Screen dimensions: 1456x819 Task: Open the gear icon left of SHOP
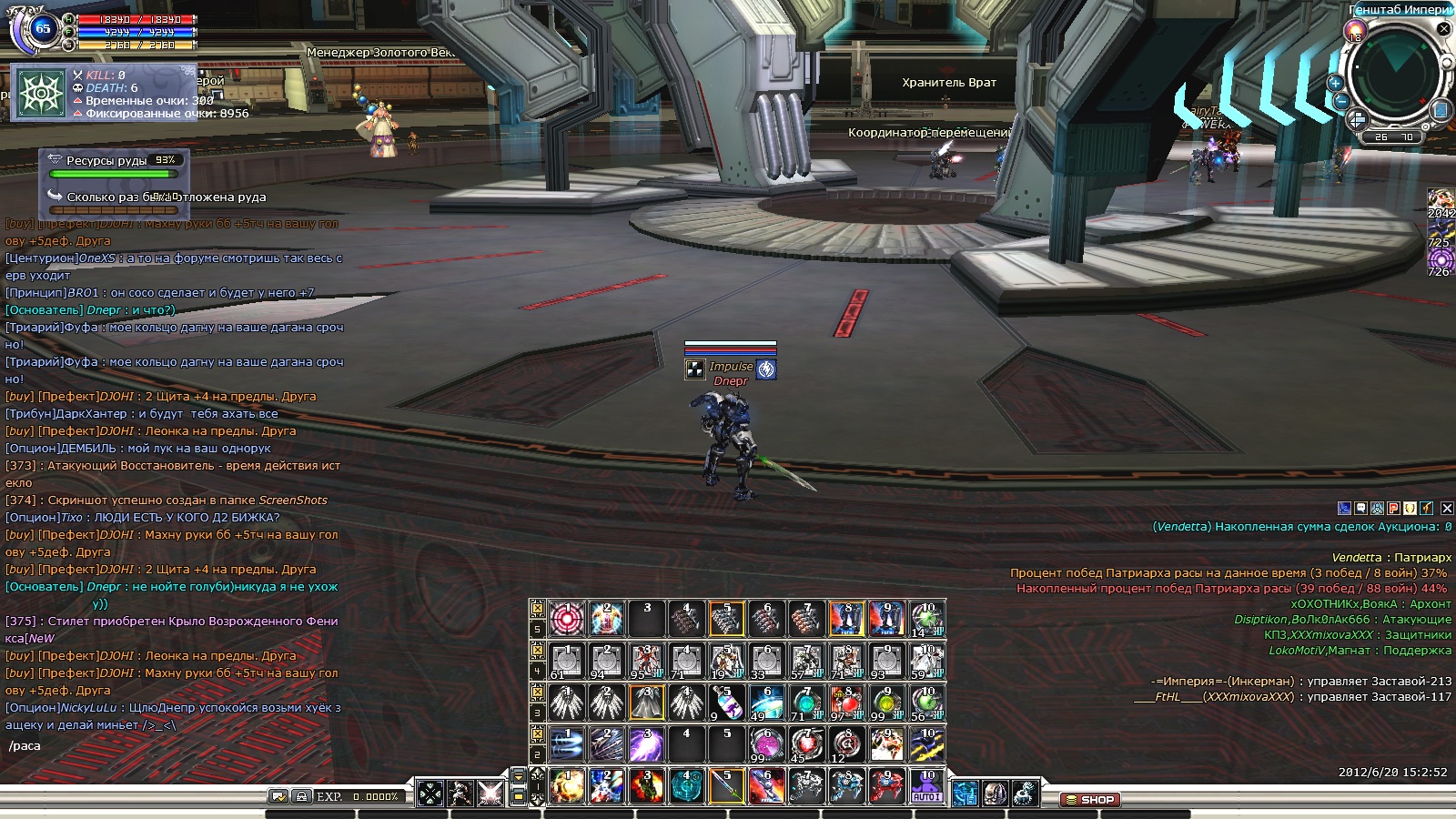(1026, 794)
